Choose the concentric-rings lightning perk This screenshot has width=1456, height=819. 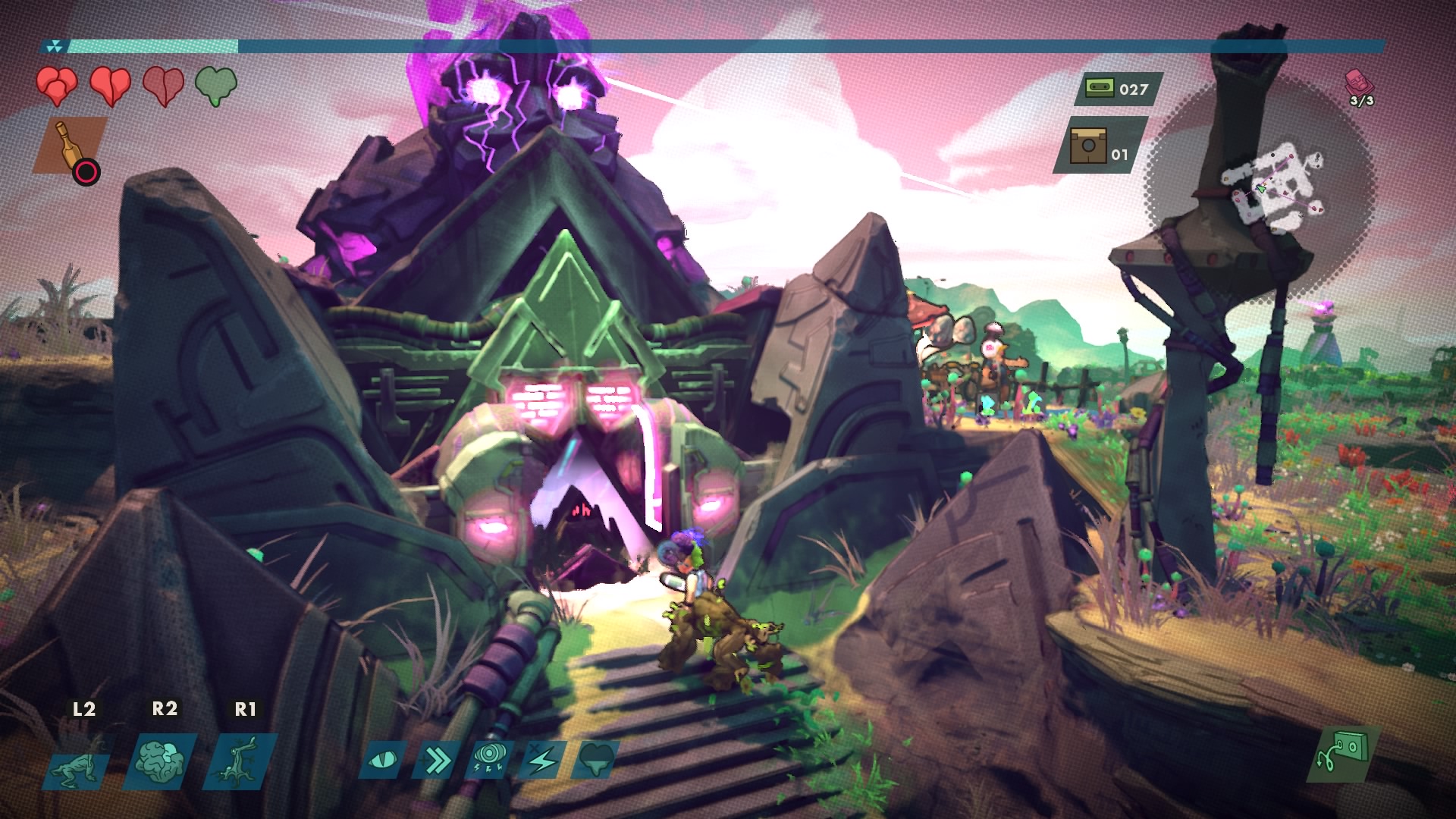(x=490, y=760)
